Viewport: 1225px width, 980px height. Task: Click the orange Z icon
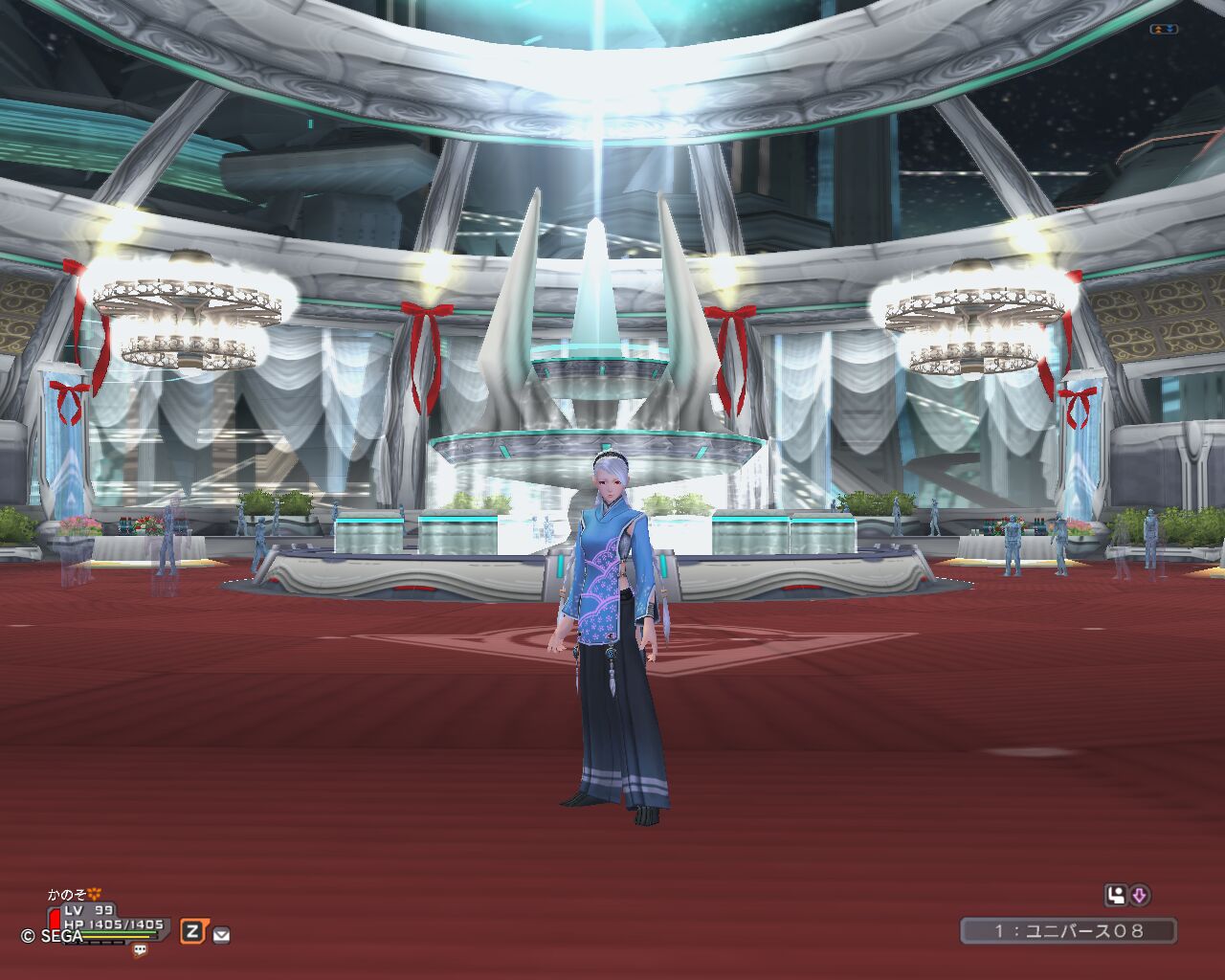point(193,931)
